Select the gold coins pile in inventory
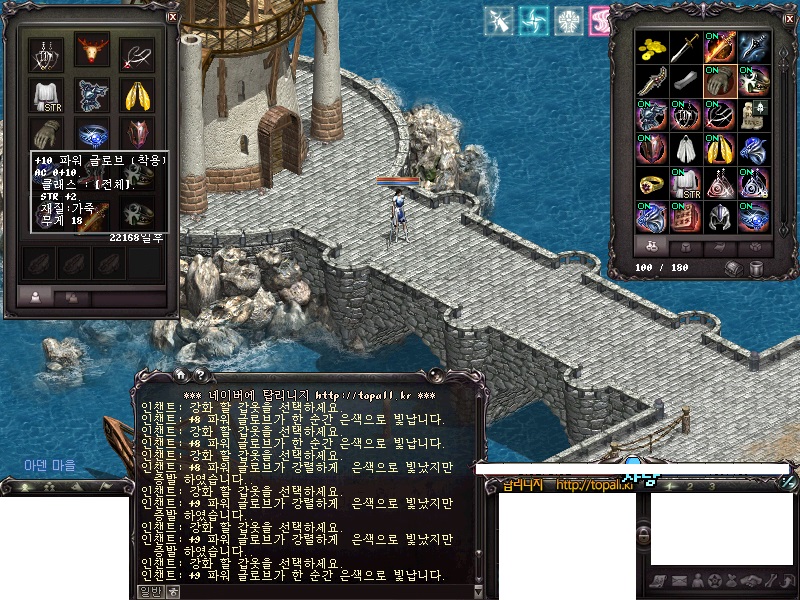The height and width of the screenshot is (600, 800). coord(653,47)
